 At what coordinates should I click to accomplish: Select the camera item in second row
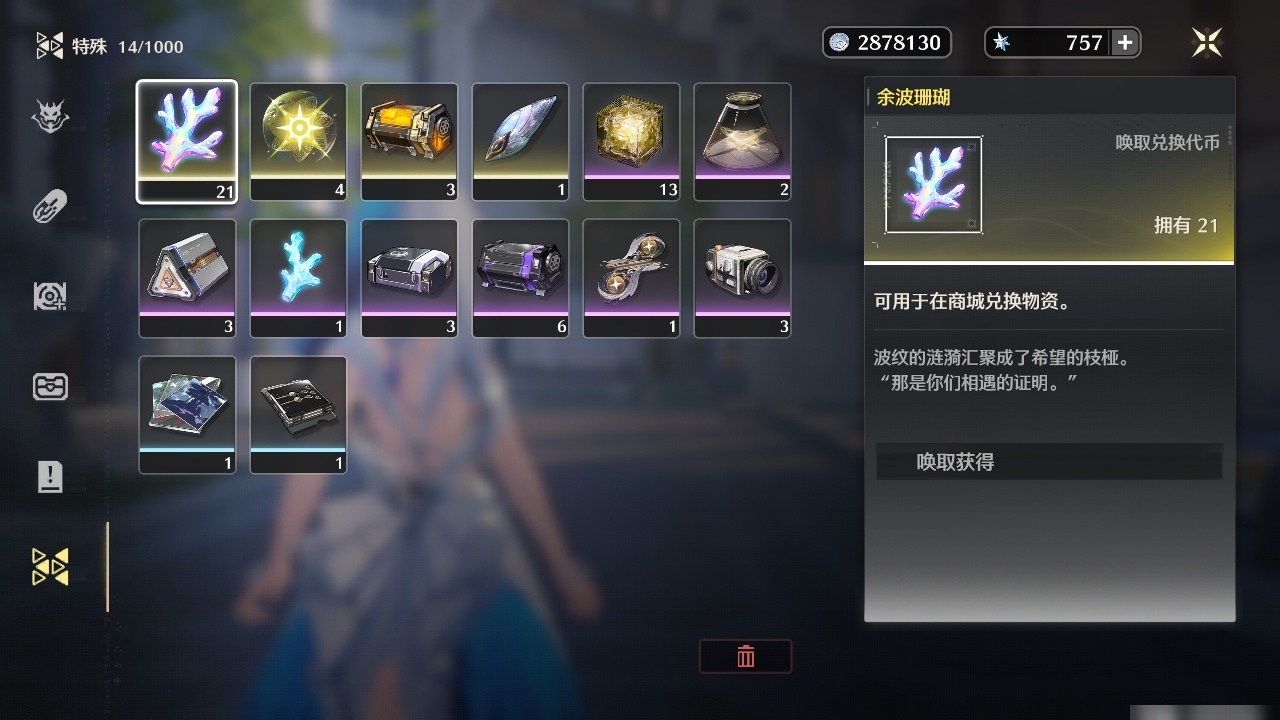pos(742,277)
